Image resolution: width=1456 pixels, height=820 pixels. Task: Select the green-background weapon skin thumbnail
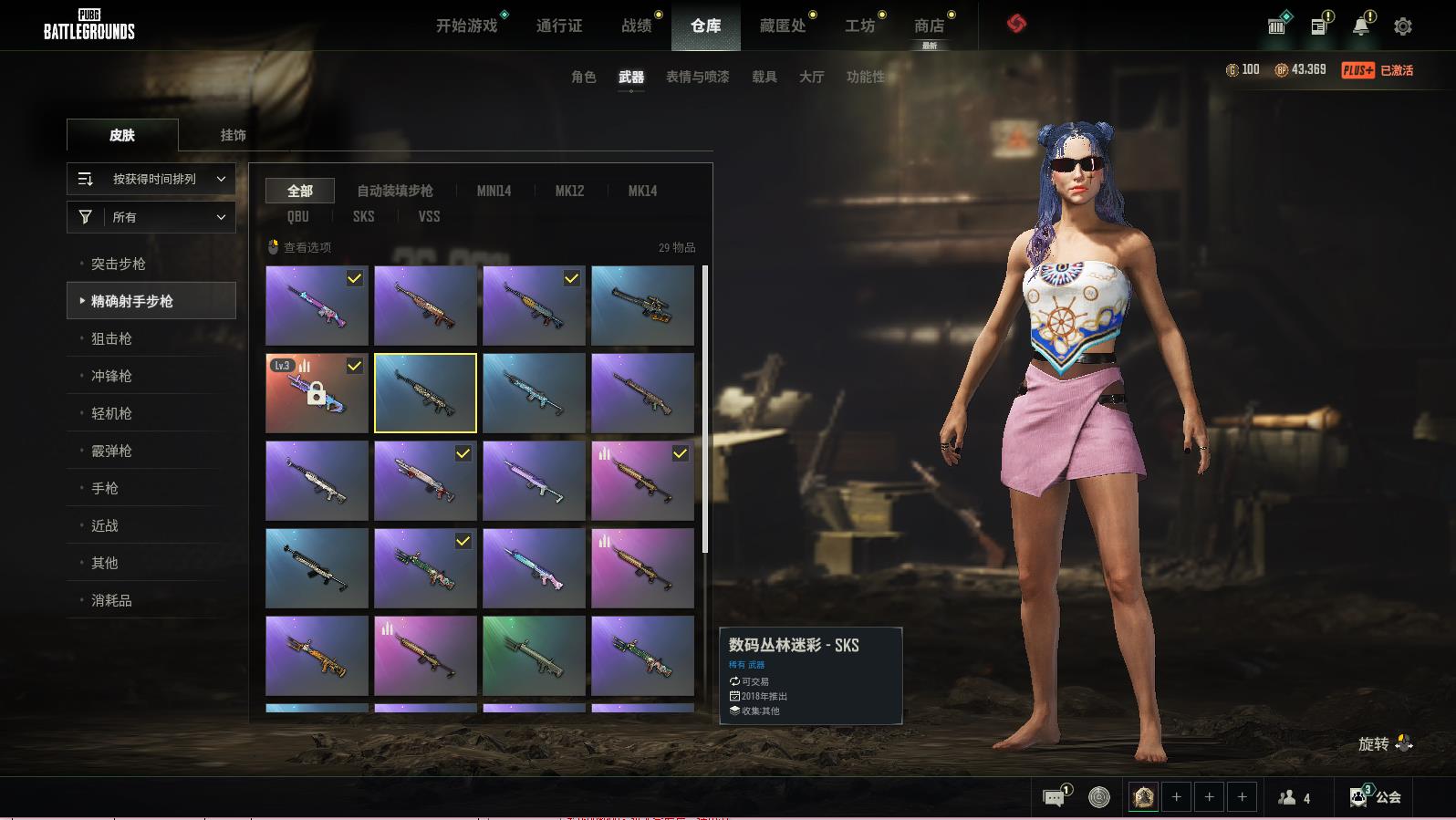pos(534,655)
